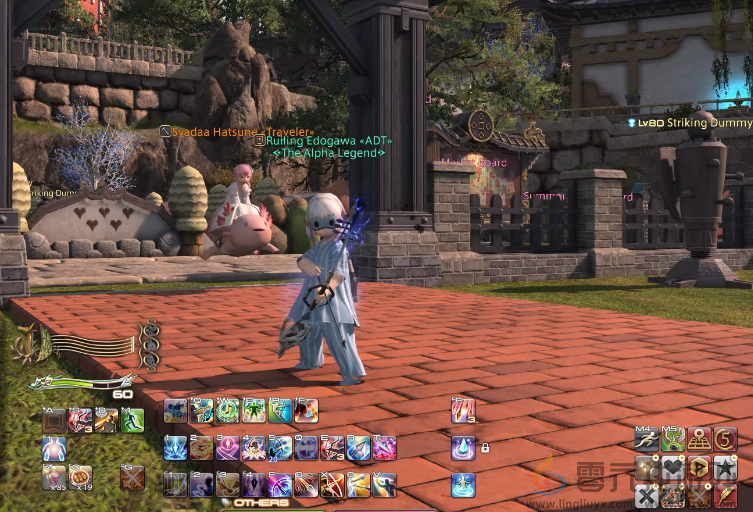Open the red grid map-marker icon
This screenshot has height=512, width=753.
coord(699,439)
